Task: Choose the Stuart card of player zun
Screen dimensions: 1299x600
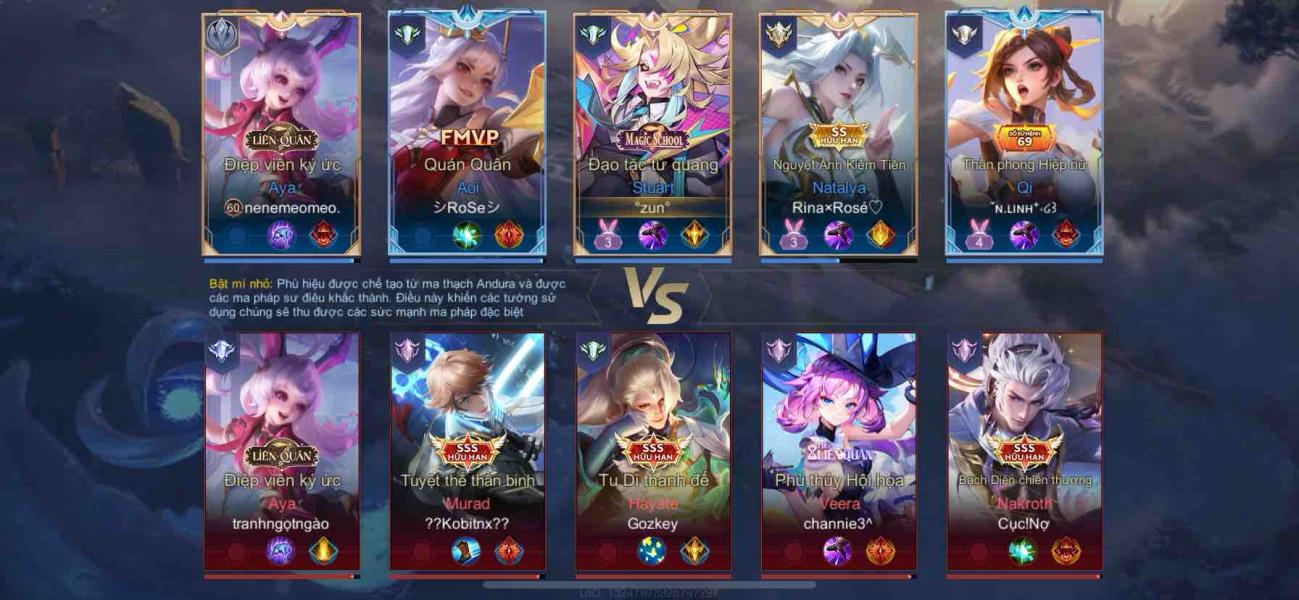Action: tap(653, 134)
